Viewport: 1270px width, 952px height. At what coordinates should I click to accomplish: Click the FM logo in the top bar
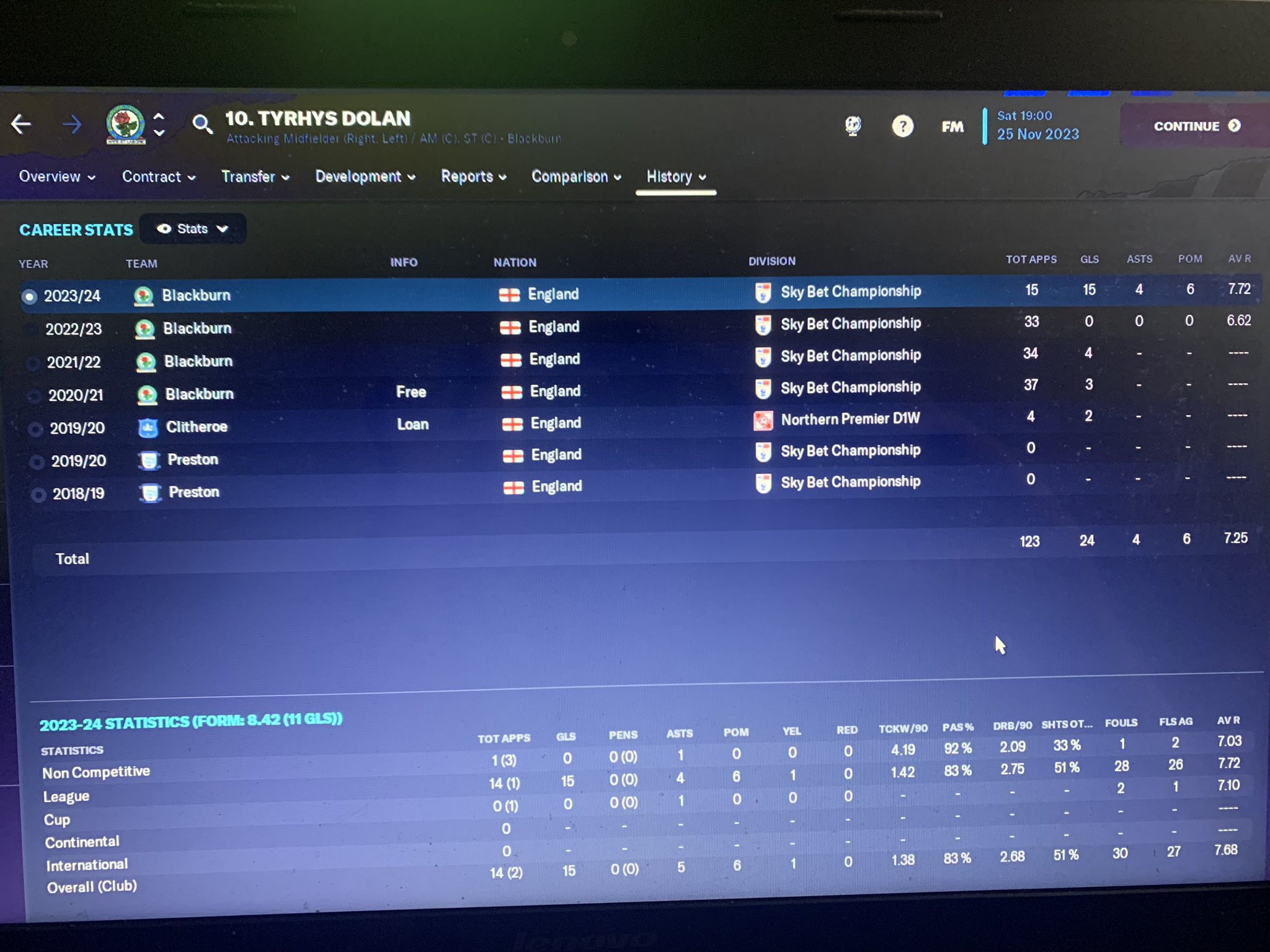click(952, 126)
